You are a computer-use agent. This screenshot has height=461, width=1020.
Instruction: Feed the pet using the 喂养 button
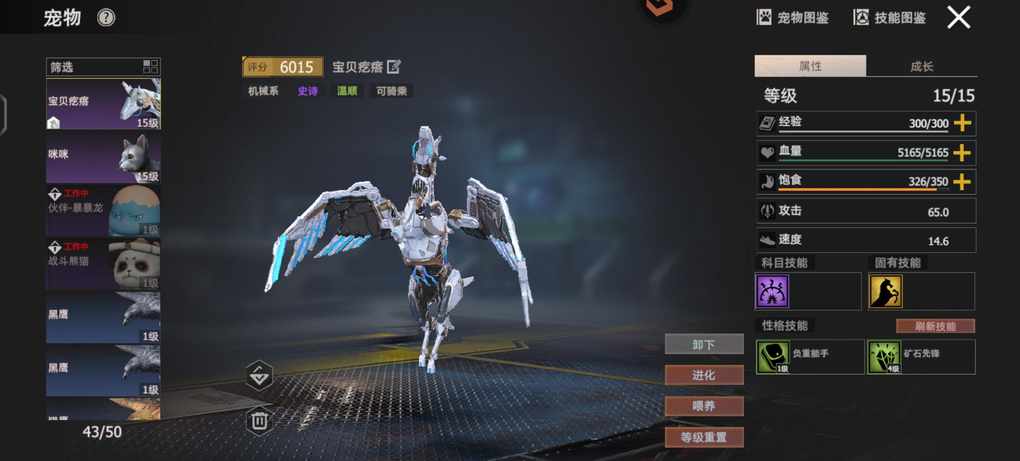(x=704, y=406)
